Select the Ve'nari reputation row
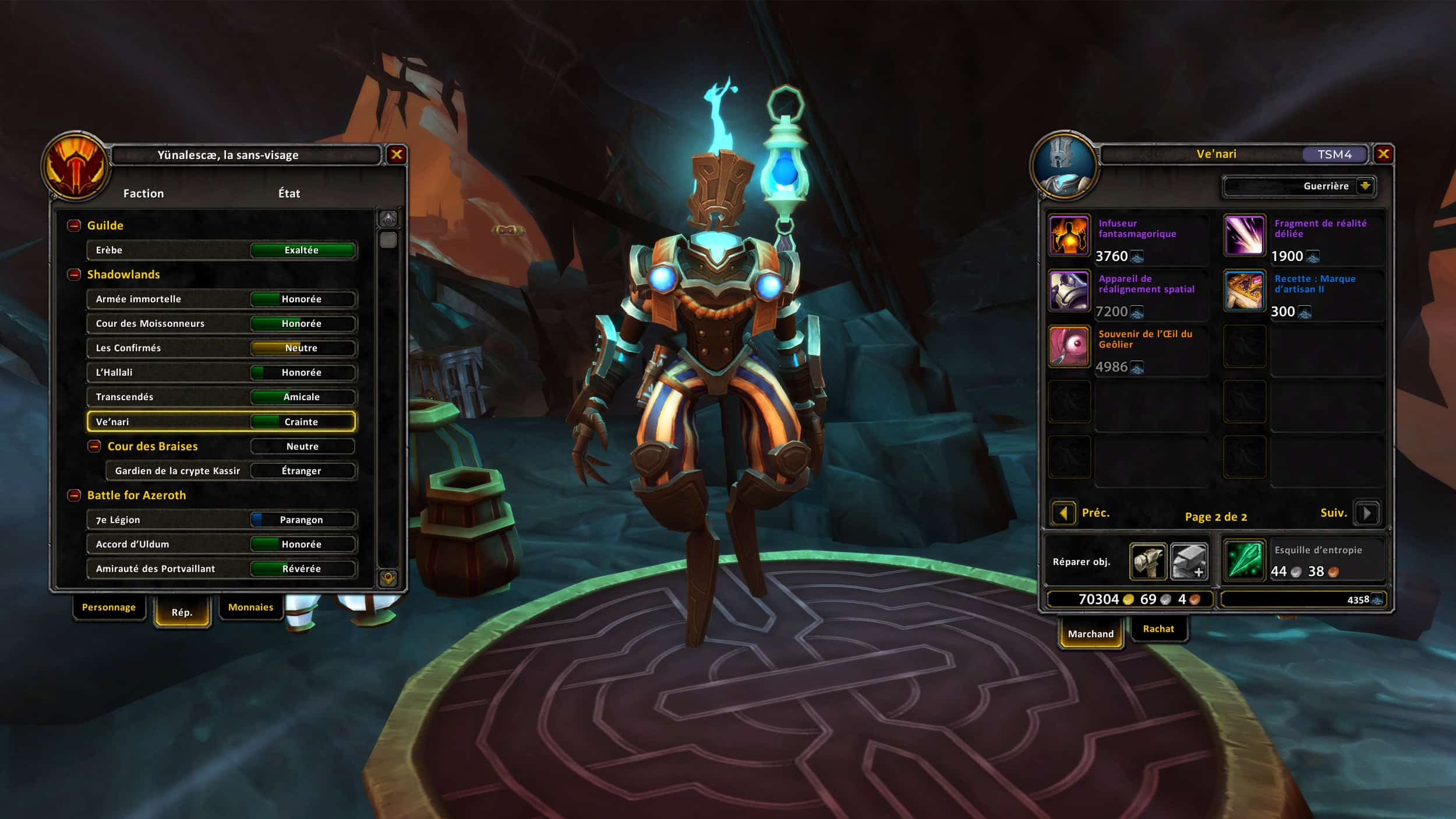This screenshot has height=819, width=1456. click(x=221, y=422)
